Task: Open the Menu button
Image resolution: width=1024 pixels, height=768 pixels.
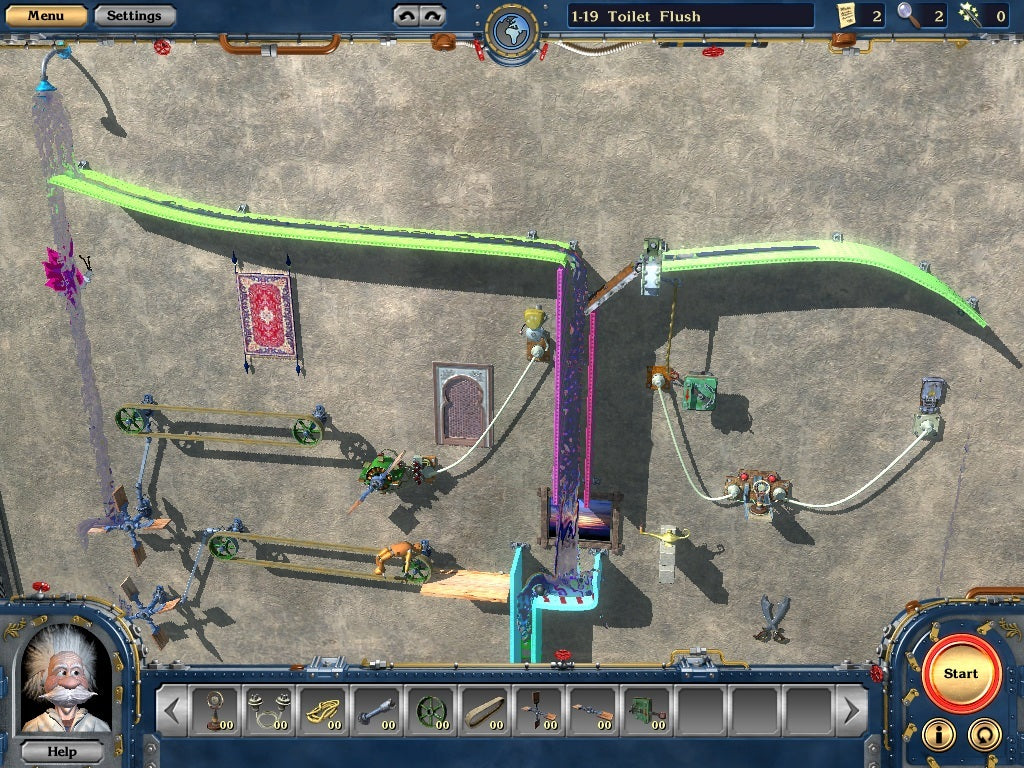Action: (45, 15)
